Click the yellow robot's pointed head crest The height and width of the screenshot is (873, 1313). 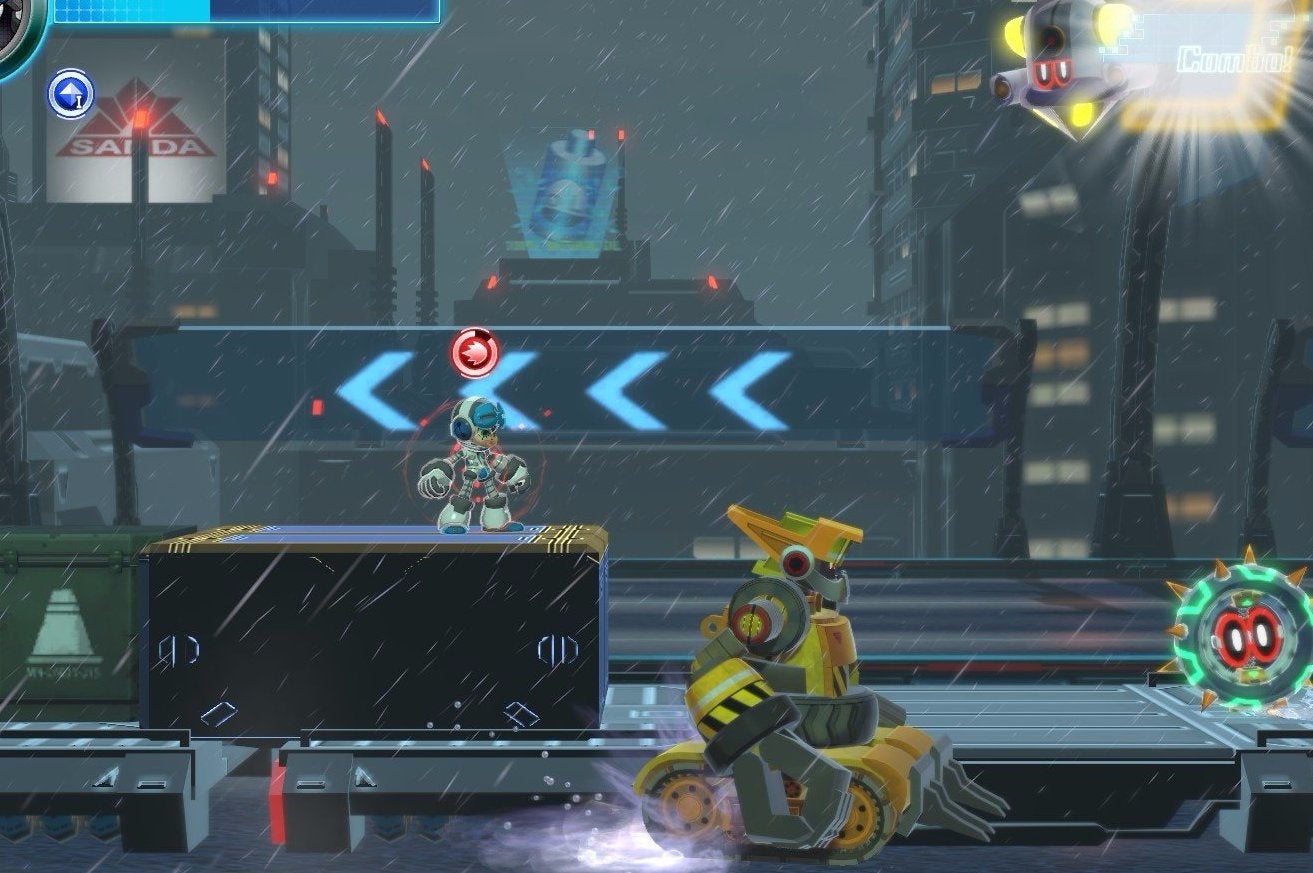(x=778, y=524)
